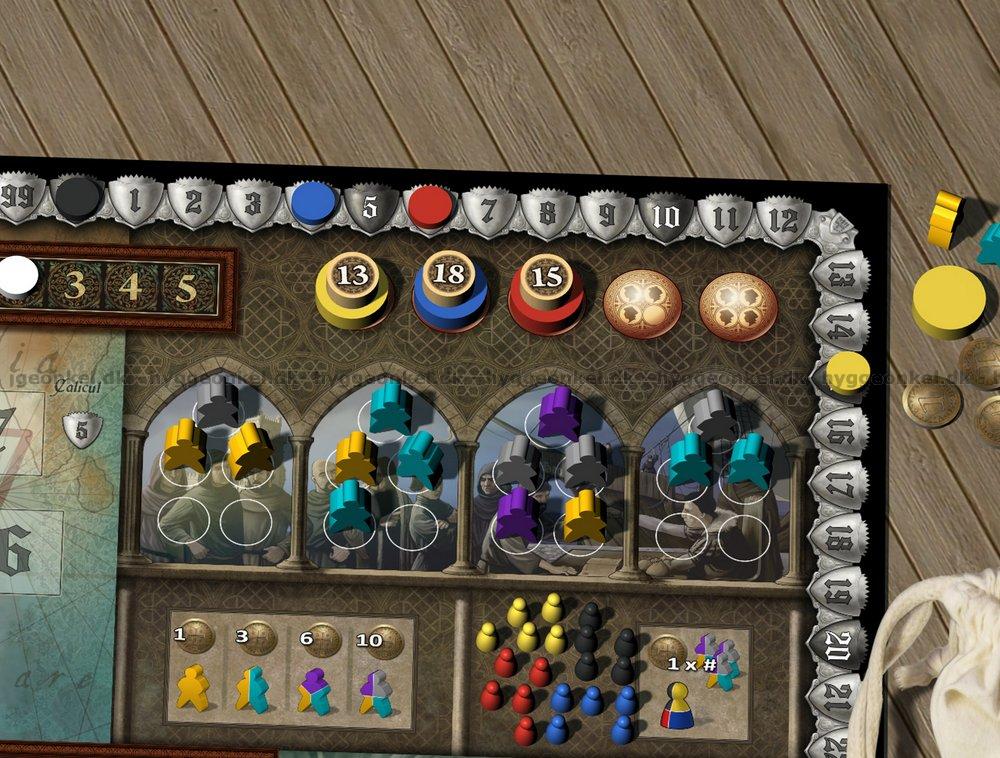
Task: Select the yellow meeple beside the purple one
Action: [583, 512]
